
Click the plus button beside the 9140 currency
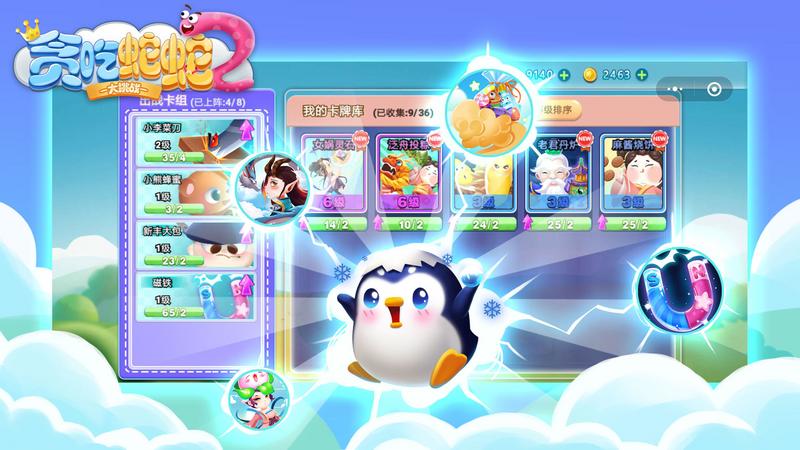pyautogui.click(x=565, y=74)
